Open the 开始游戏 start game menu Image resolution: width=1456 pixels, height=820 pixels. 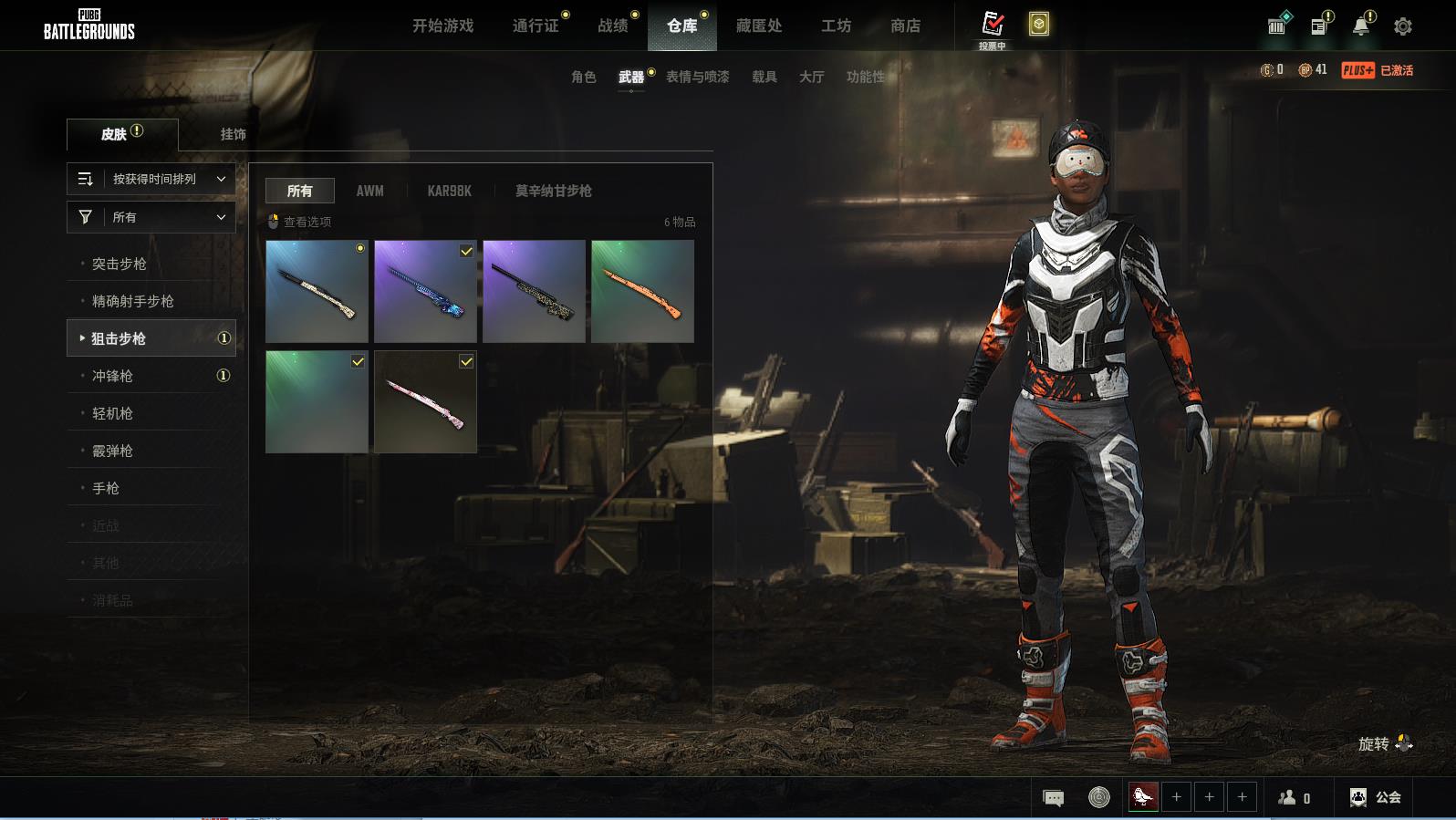tap(442, 26)
